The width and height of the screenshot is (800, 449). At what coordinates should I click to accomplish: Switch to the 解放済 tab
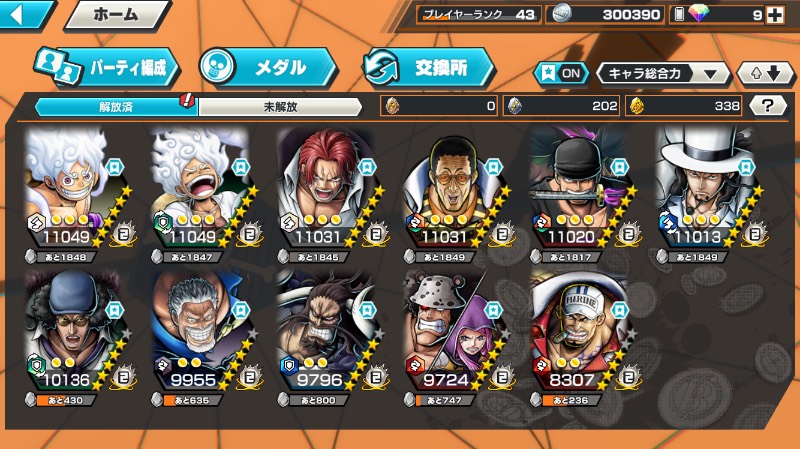[x=116, y=105]
